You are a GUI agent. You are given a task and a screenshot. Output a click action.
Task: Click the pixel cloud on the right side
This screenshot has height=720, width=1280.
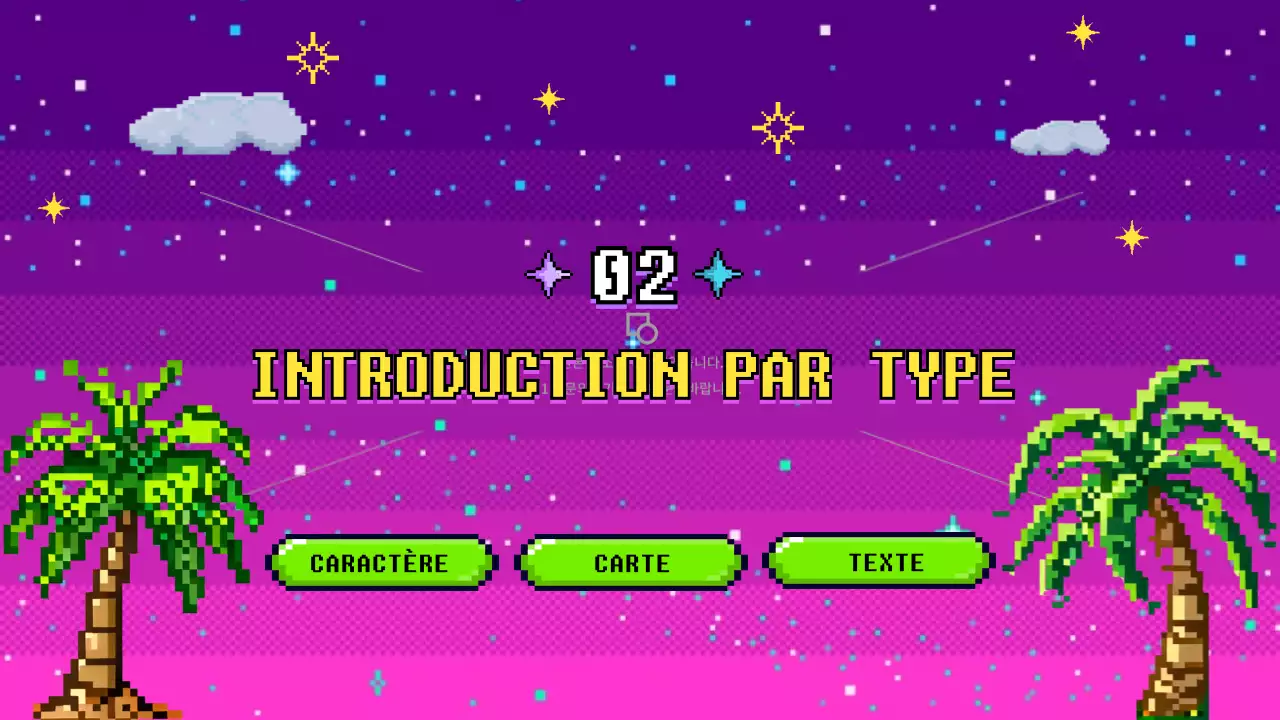point(1058,135)
